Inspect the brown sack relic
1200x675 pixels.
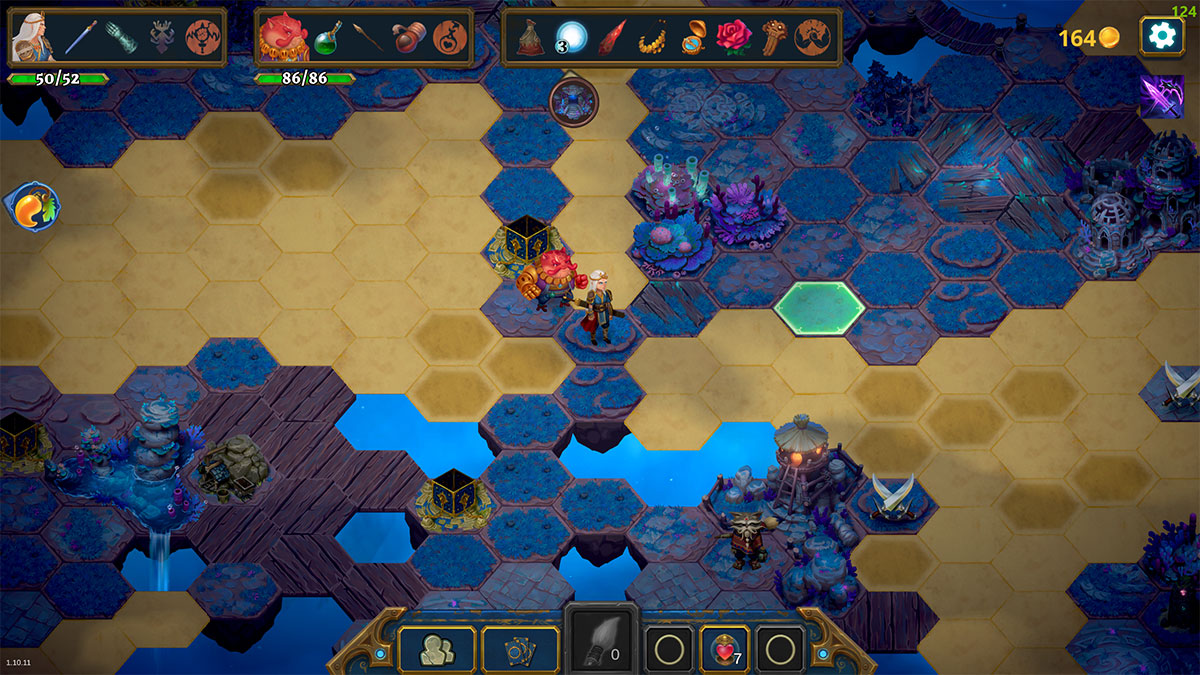(x=530, y=38)
